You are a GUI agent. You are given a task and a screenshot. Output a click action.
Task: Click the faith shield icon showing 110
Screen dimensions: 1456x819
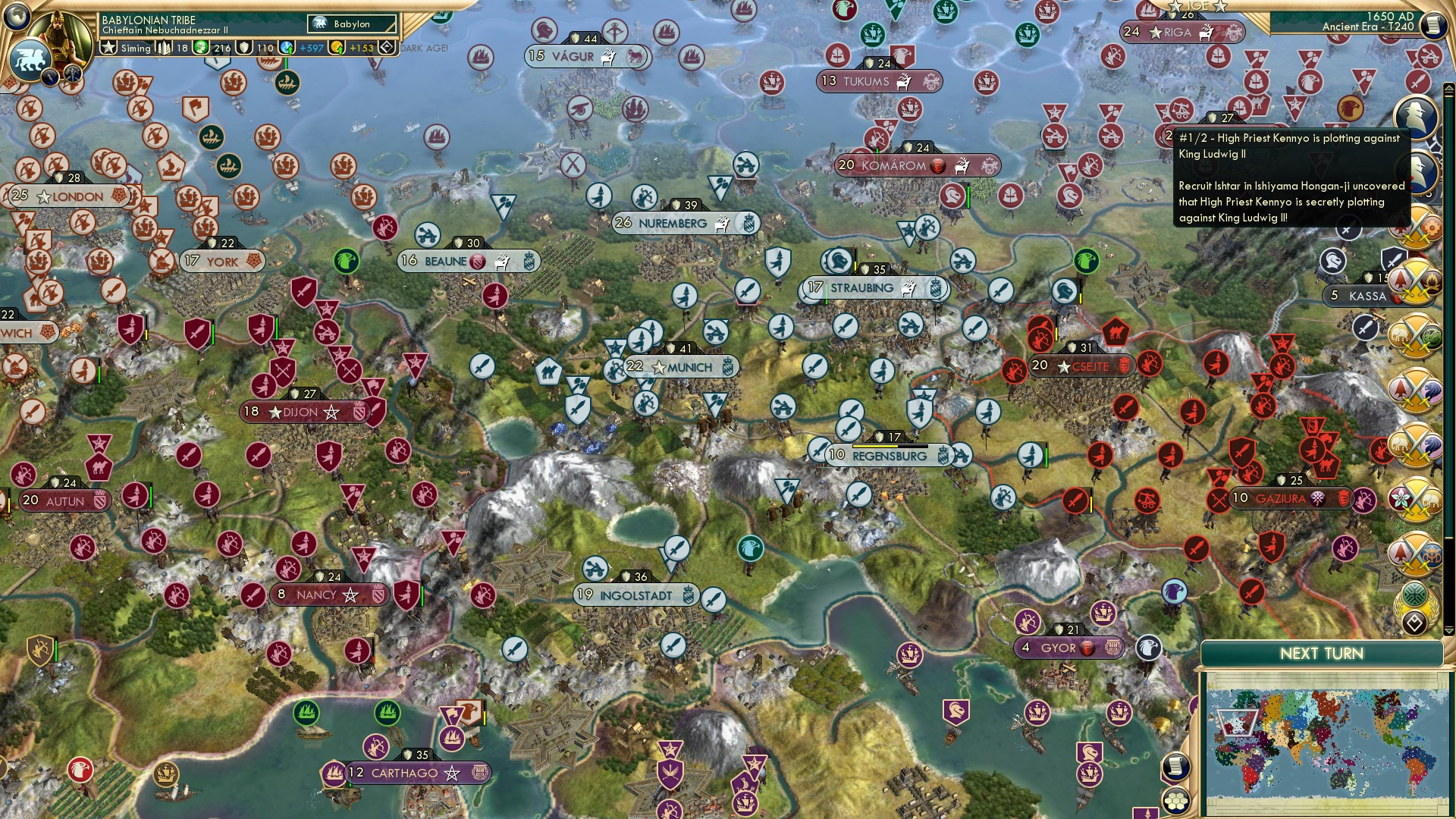tap(244, 48)
